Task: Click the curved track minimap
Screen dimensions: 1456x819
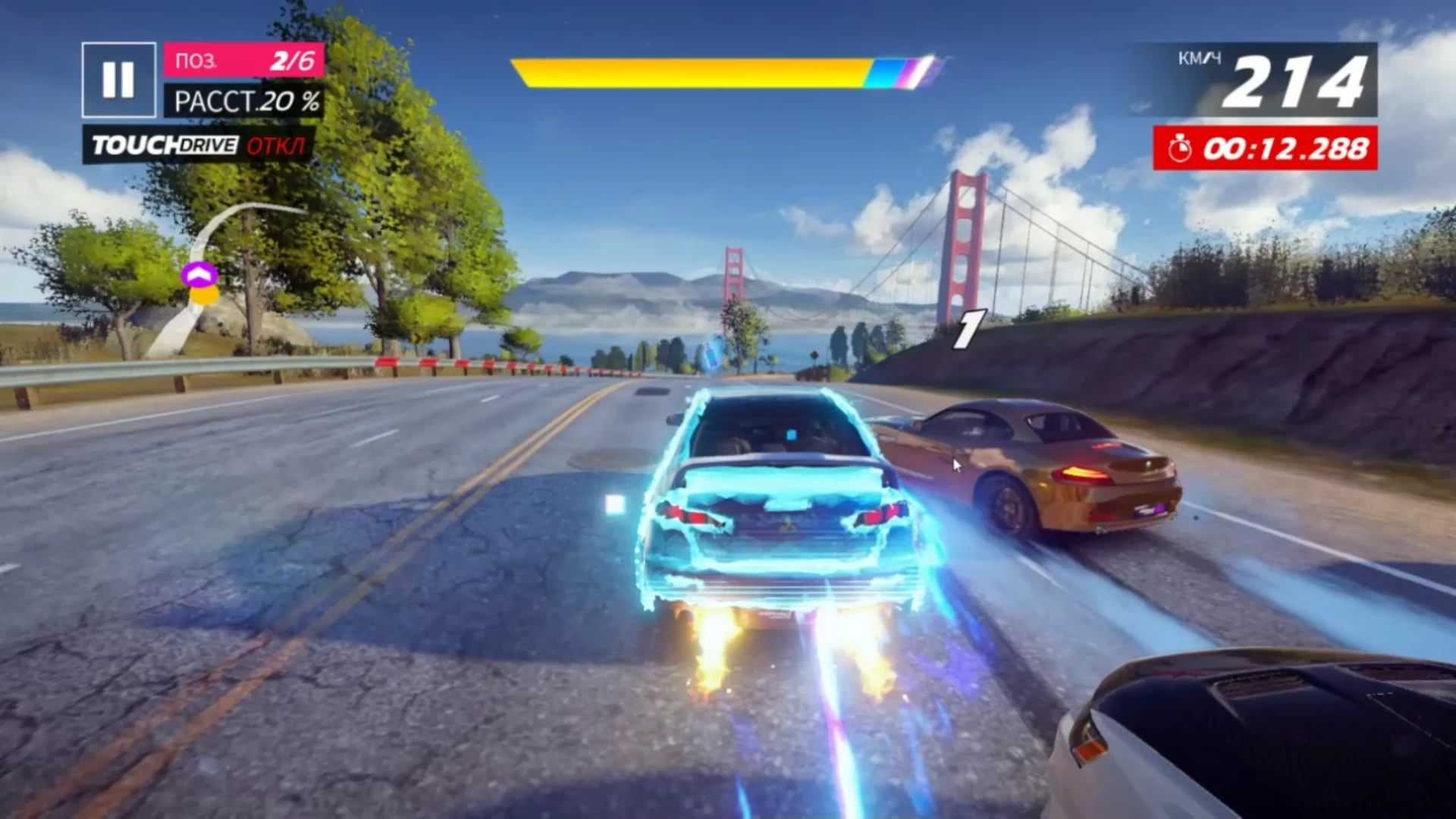Action: coord(199,279)
